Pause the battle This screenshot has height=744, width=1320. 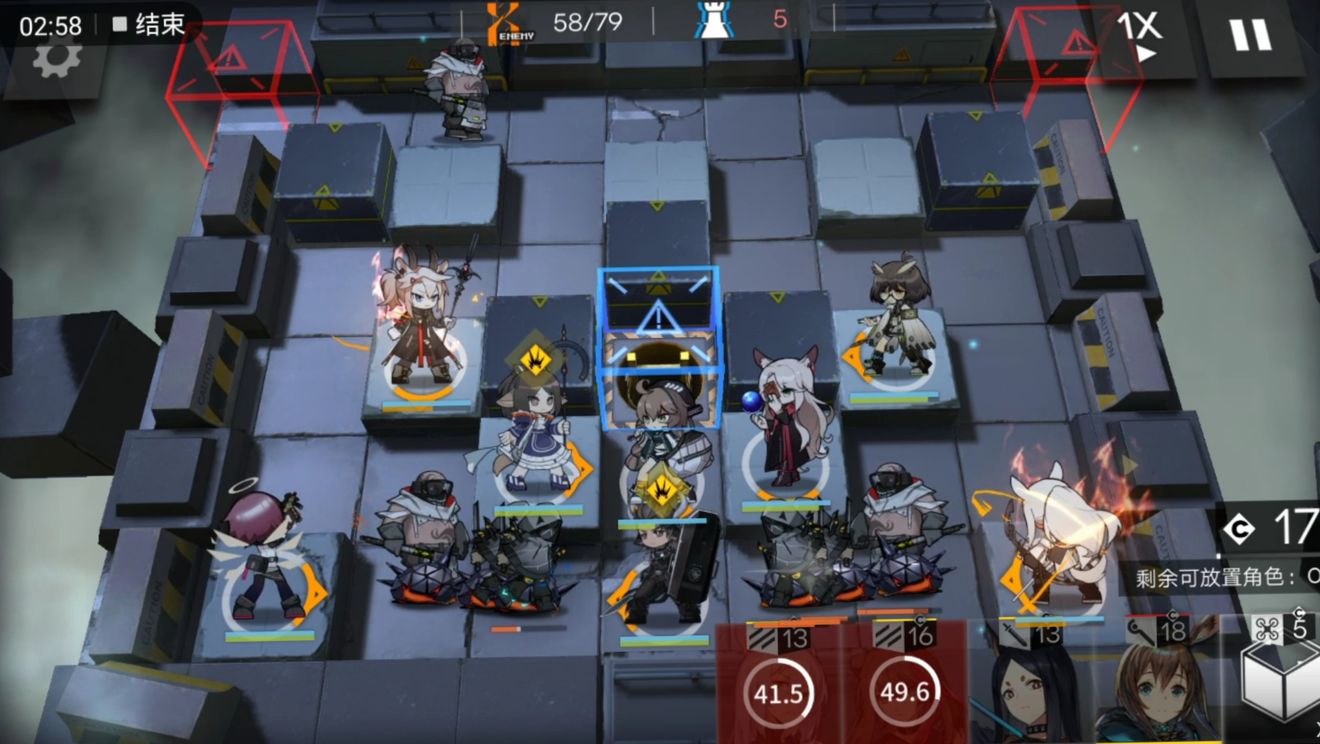pyautogui.click(x=1250, y=36)
